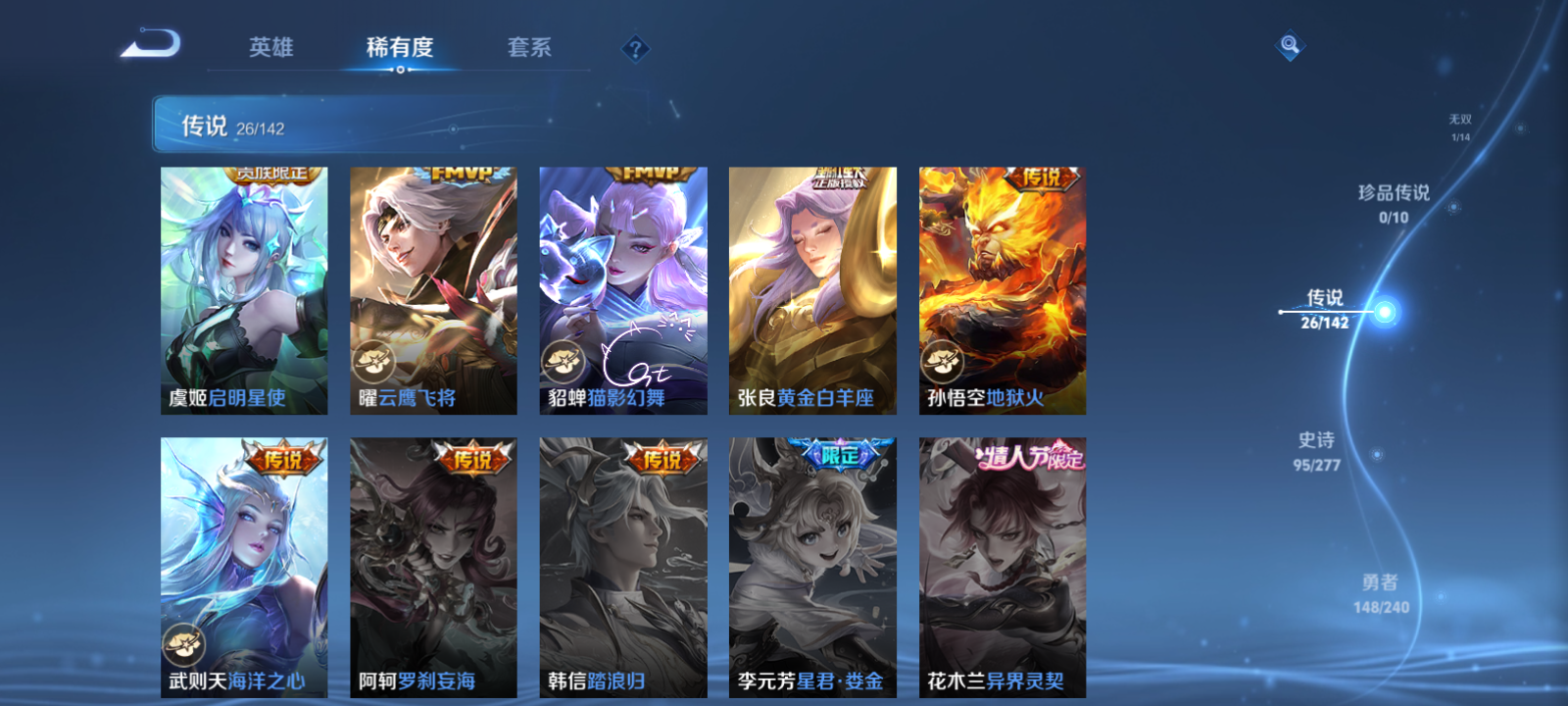The height and width of the screenshot is (706, 1568).
Task: Open the search magnifier at top right
Action: coord(1292,43)
